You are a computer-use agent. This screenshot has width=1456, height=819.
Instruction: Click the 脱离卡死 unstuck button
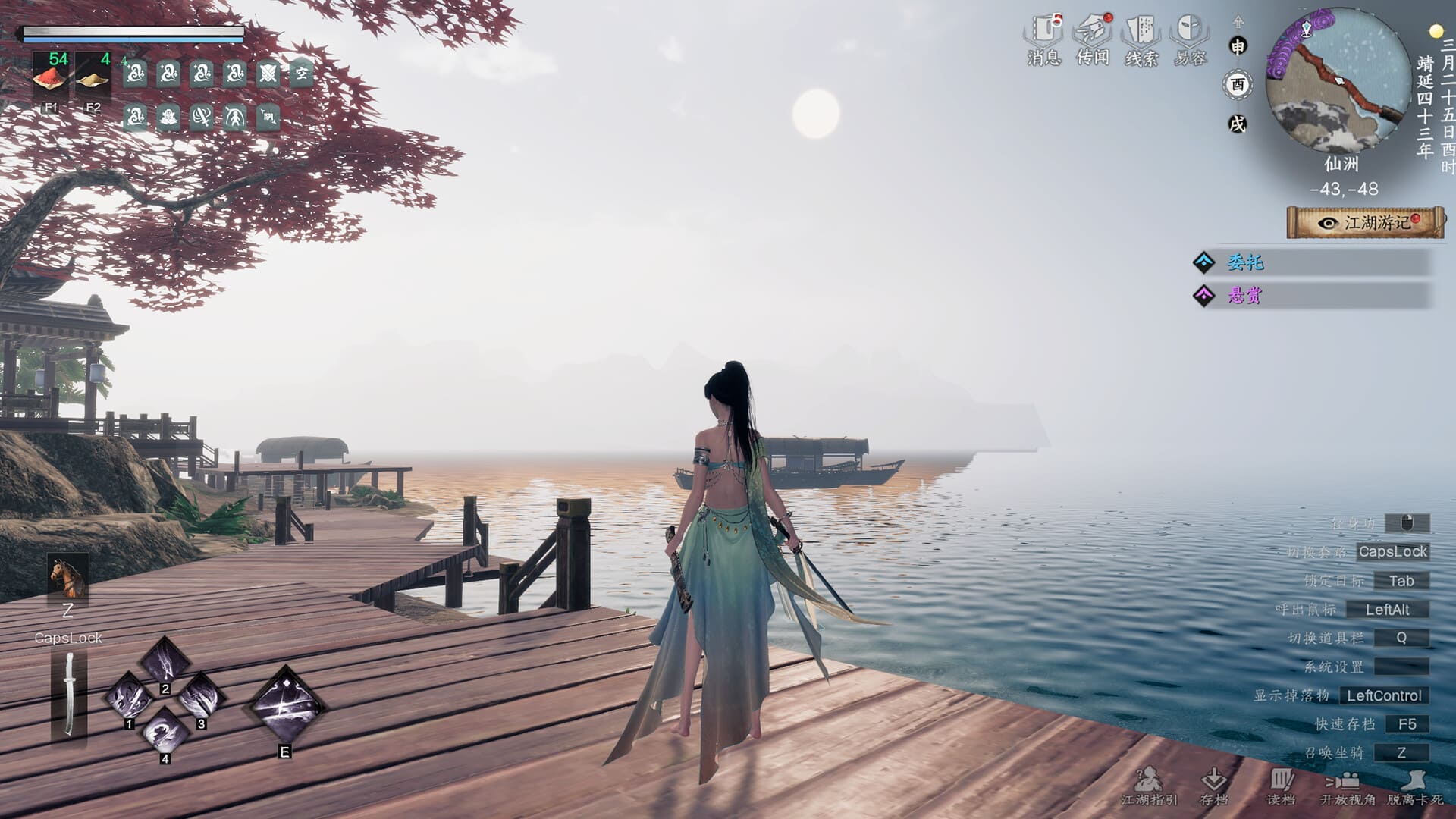coord(1414,786)
